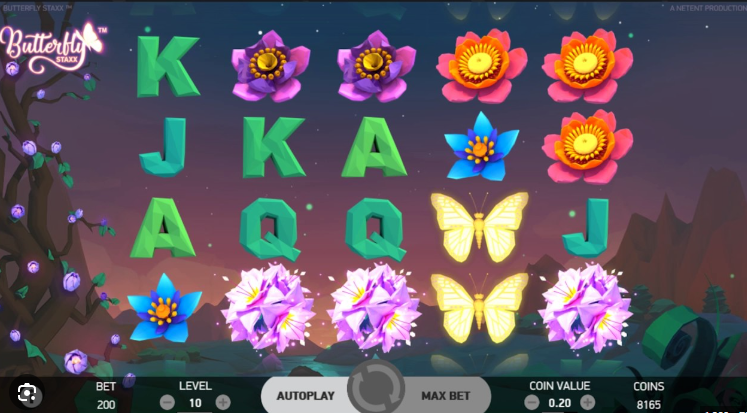Place the Max Bet
The width and height of the screenshot is (747, 413).
pos(447,395)
